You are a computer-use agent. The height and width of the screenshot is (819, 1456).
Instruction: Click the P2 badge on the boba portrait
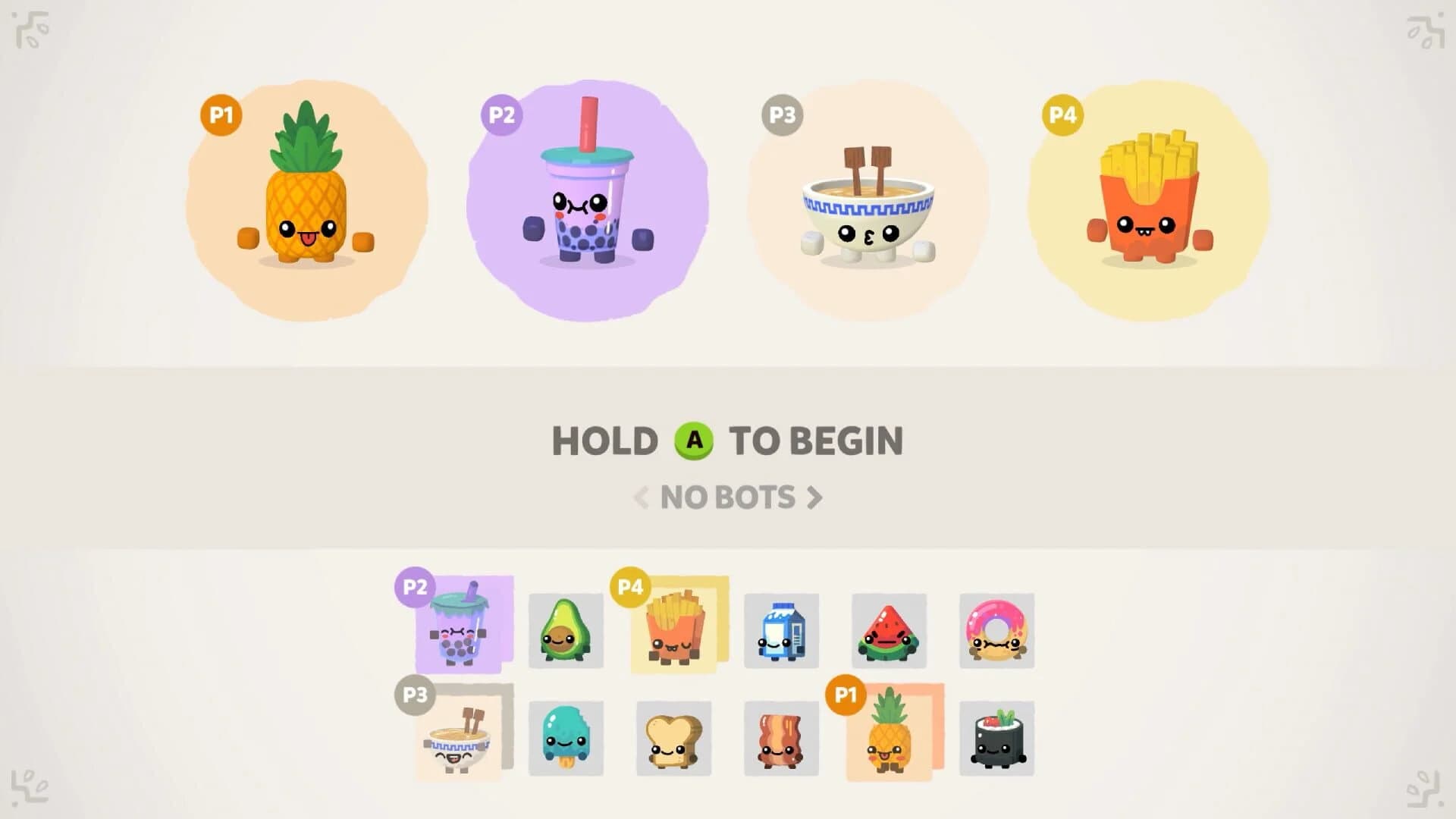501,115
